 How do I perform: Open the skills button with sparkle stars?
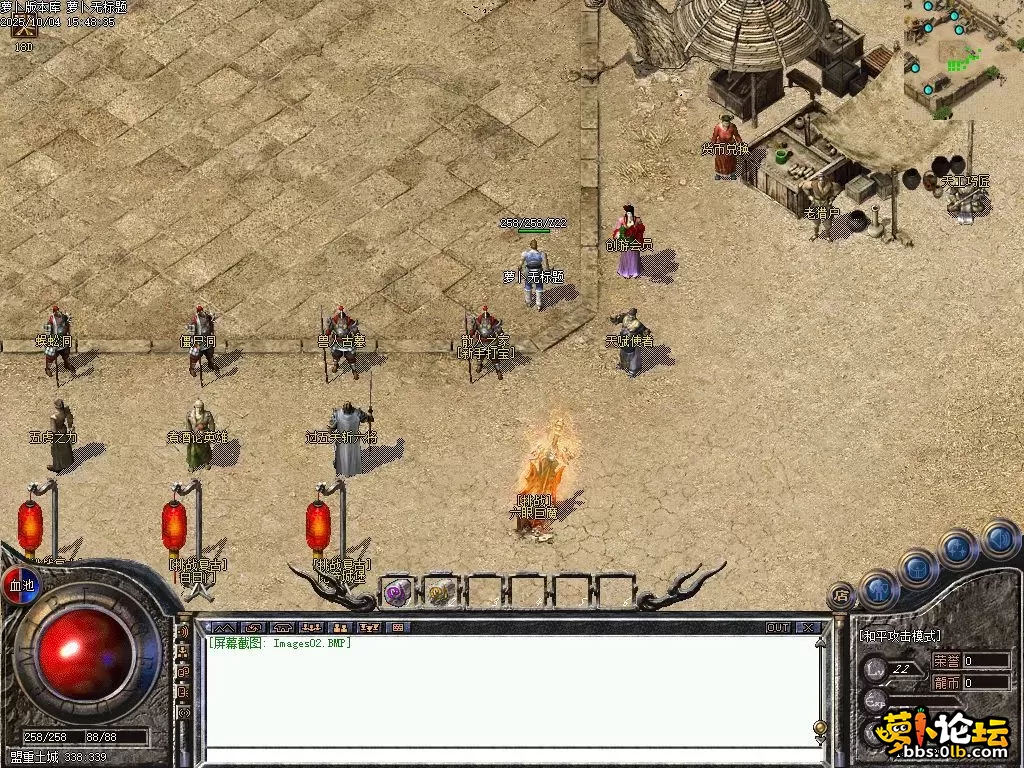click(957, 548)
